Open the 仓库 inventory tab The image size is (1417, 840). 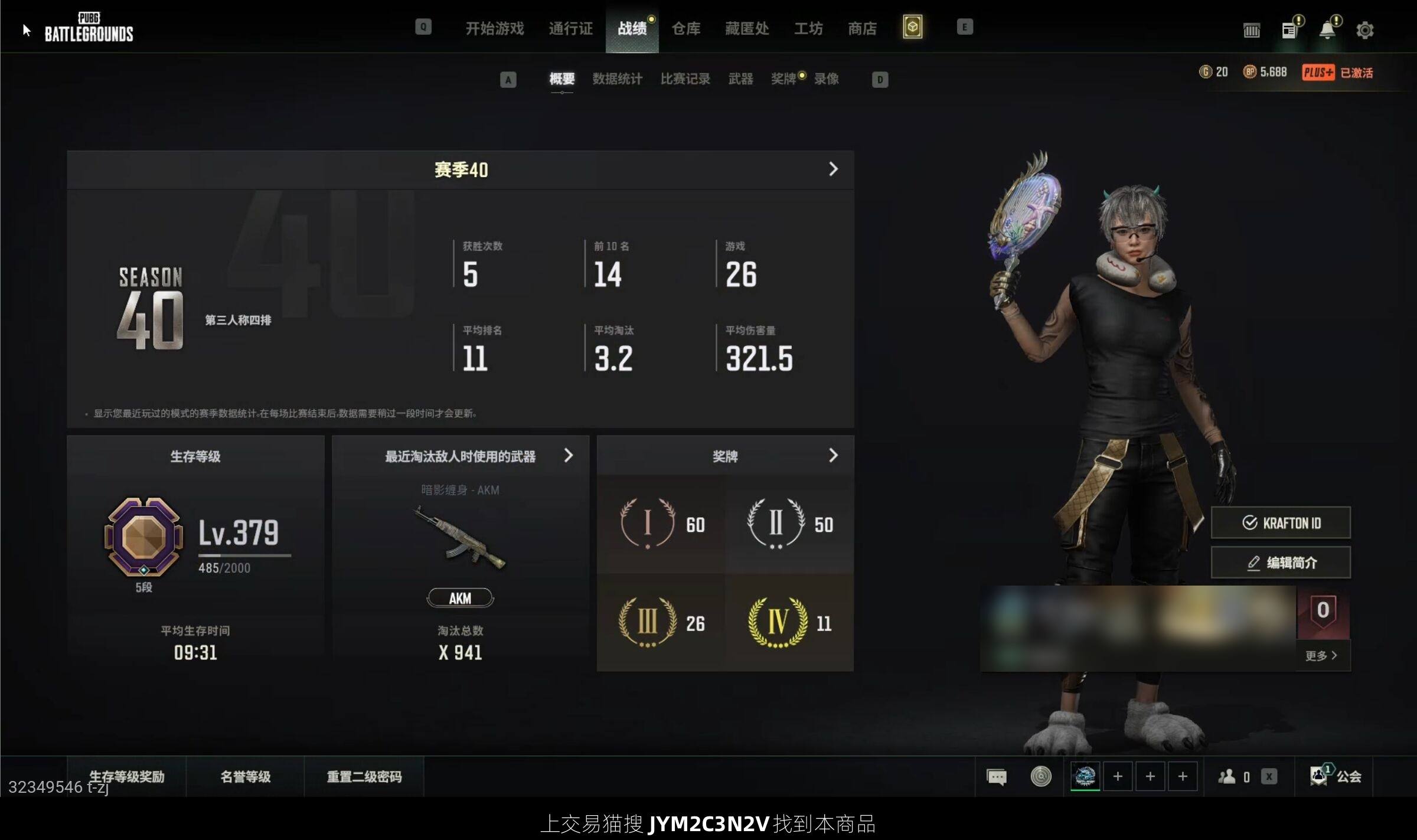685,28
